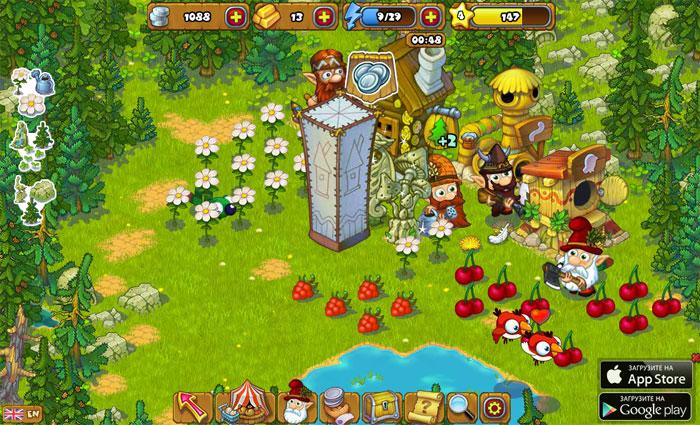
Task: Open the bearded gnome elder menu
Action: 295,403
